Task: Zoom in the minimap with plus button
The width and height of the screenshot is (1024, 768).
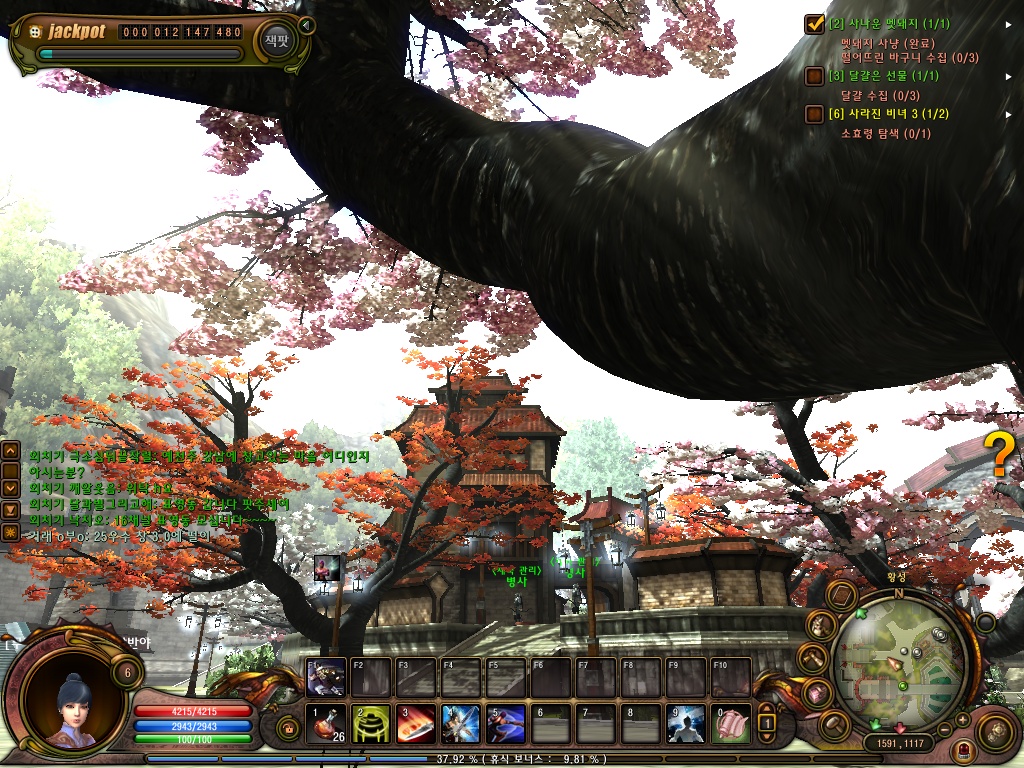Action: coord(962,719)
